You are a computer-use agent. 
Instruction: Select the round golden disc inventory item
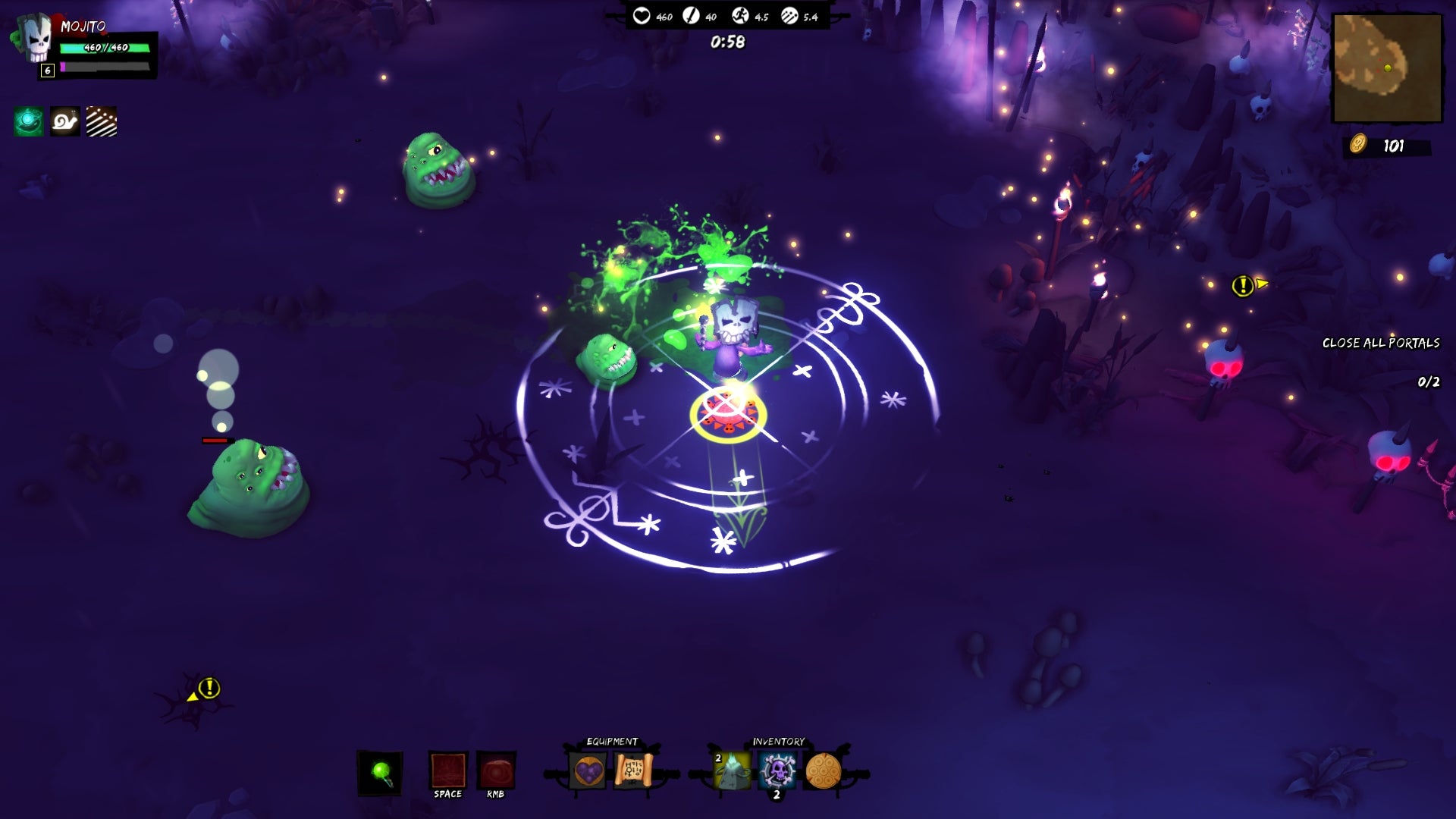[x=823, y=771]
